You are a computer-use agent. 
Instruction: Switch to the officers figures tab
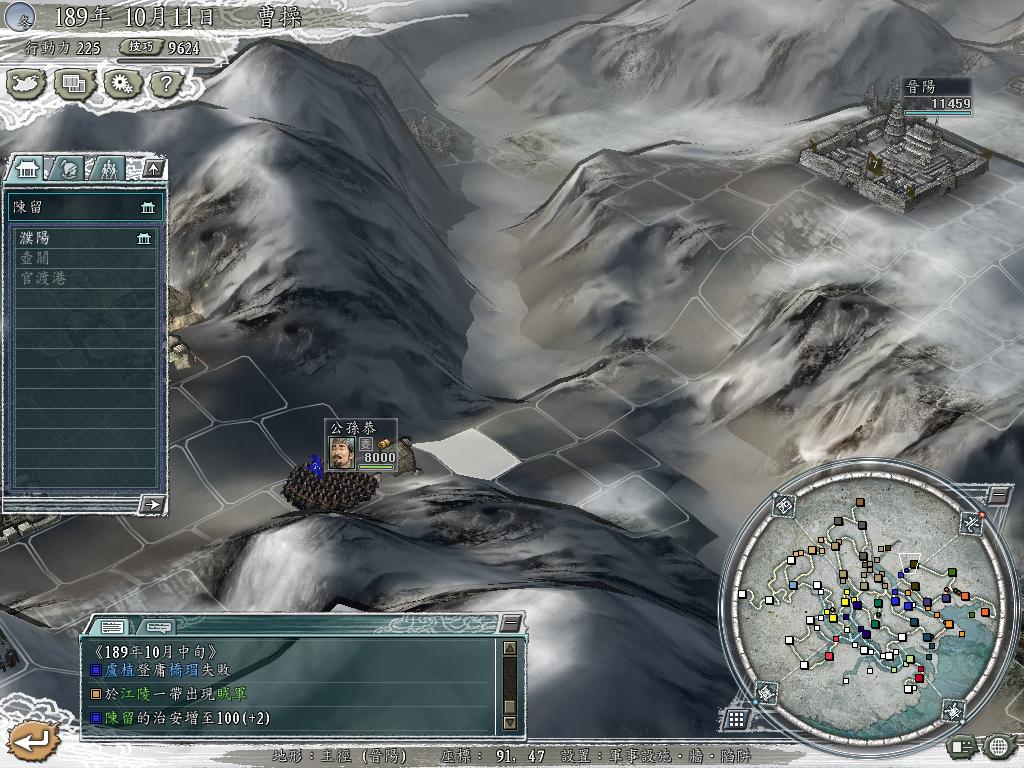click(x=109, y=169)
